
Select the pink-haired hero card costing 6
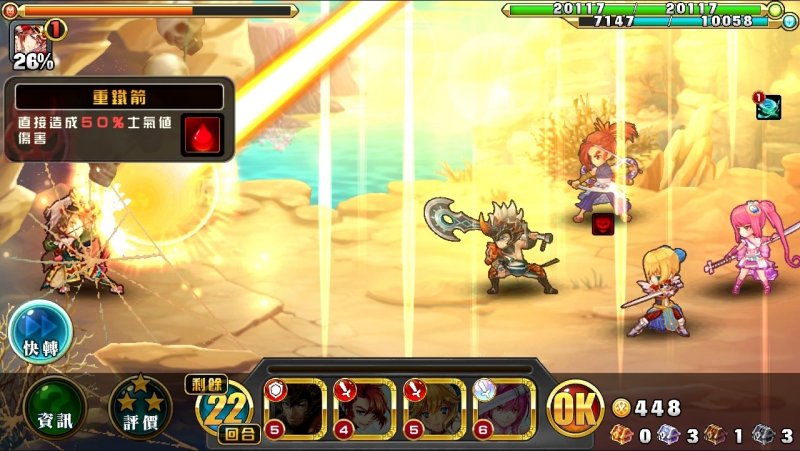505,408
